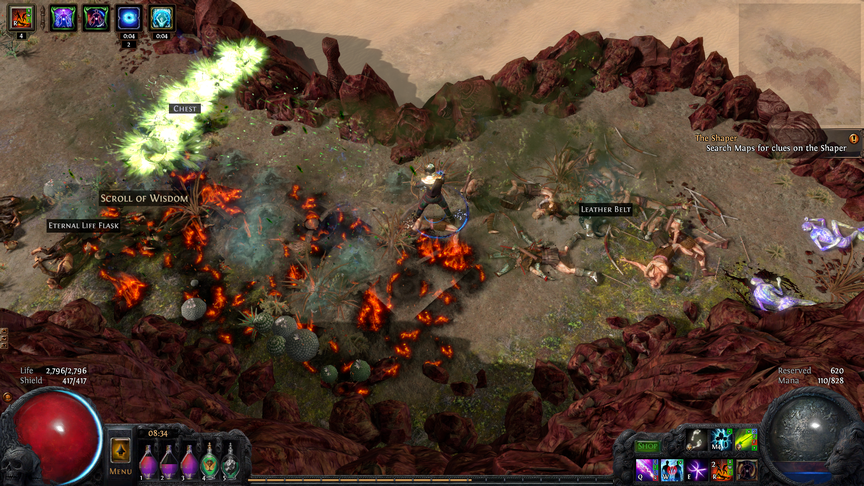Activate the purple beam skill on Q

pyautogui.click(x=647, y=469)
